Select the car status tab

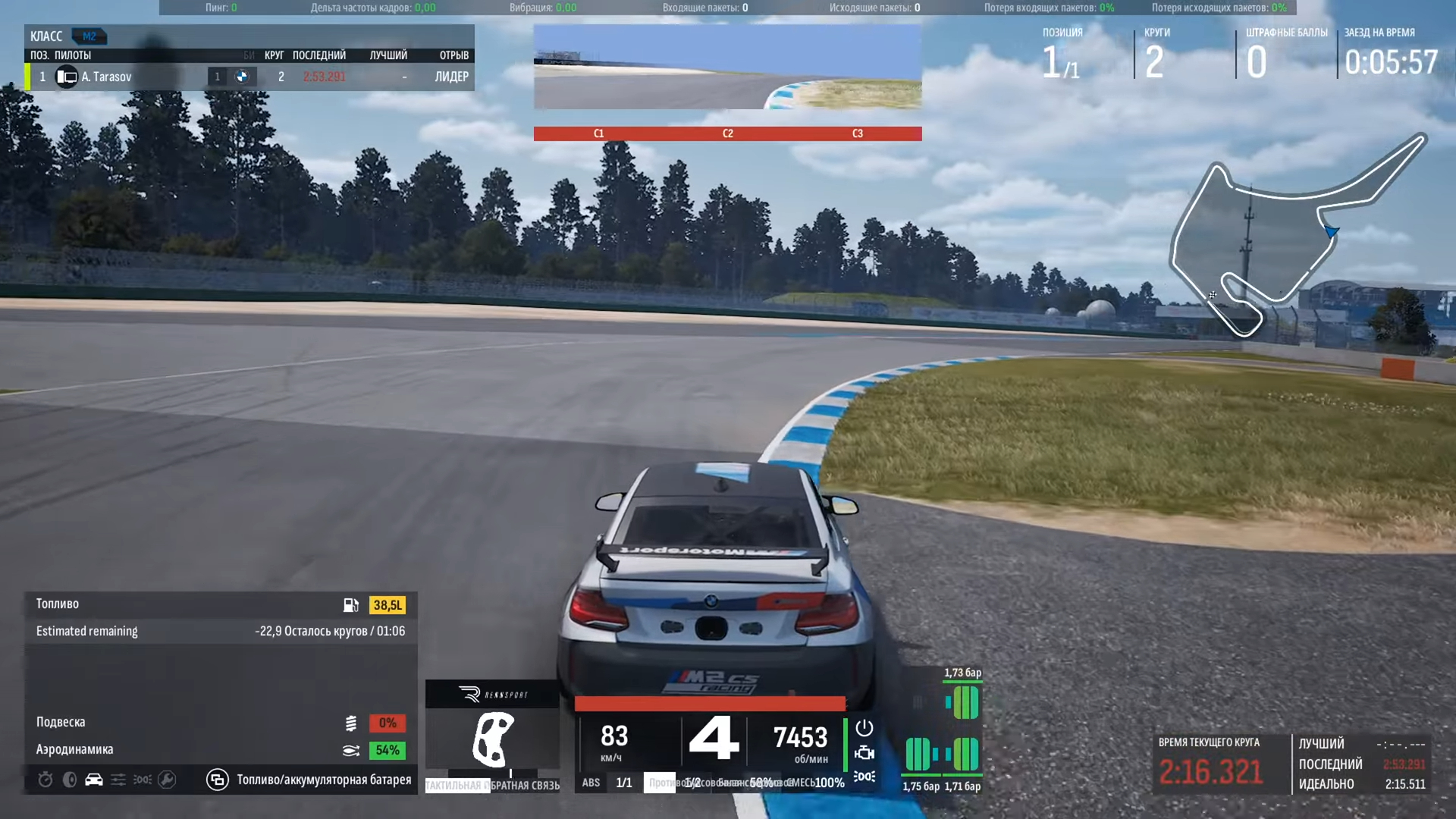(94, 780)
